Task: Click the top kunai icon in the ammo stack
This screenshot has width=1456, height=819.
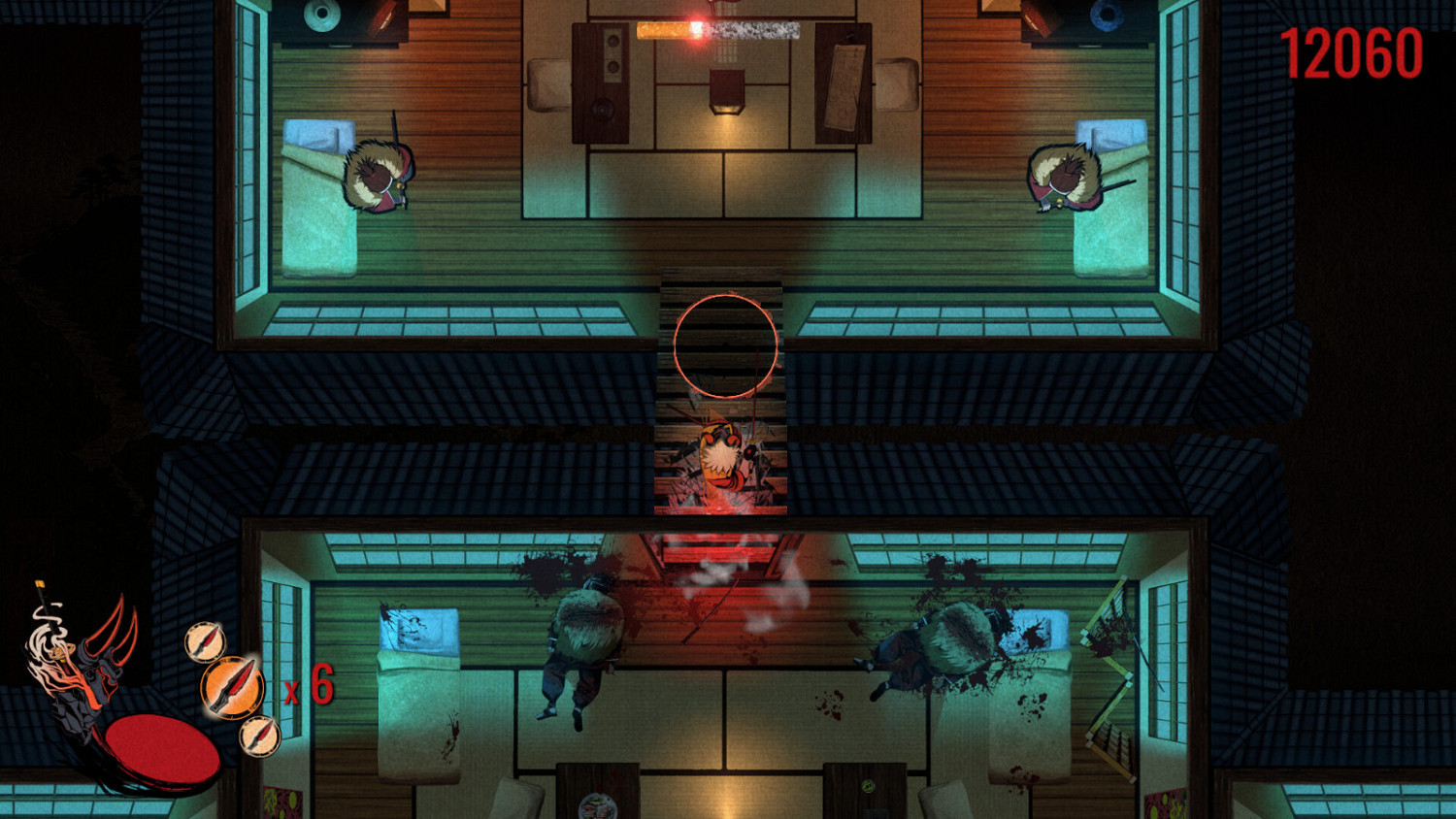Action: coord(205,642)
